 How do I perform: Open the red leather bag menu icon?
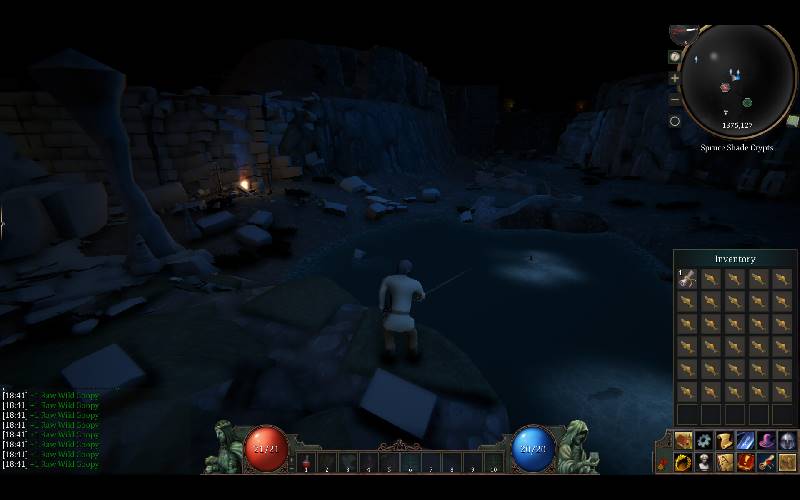tap(683, 441)
